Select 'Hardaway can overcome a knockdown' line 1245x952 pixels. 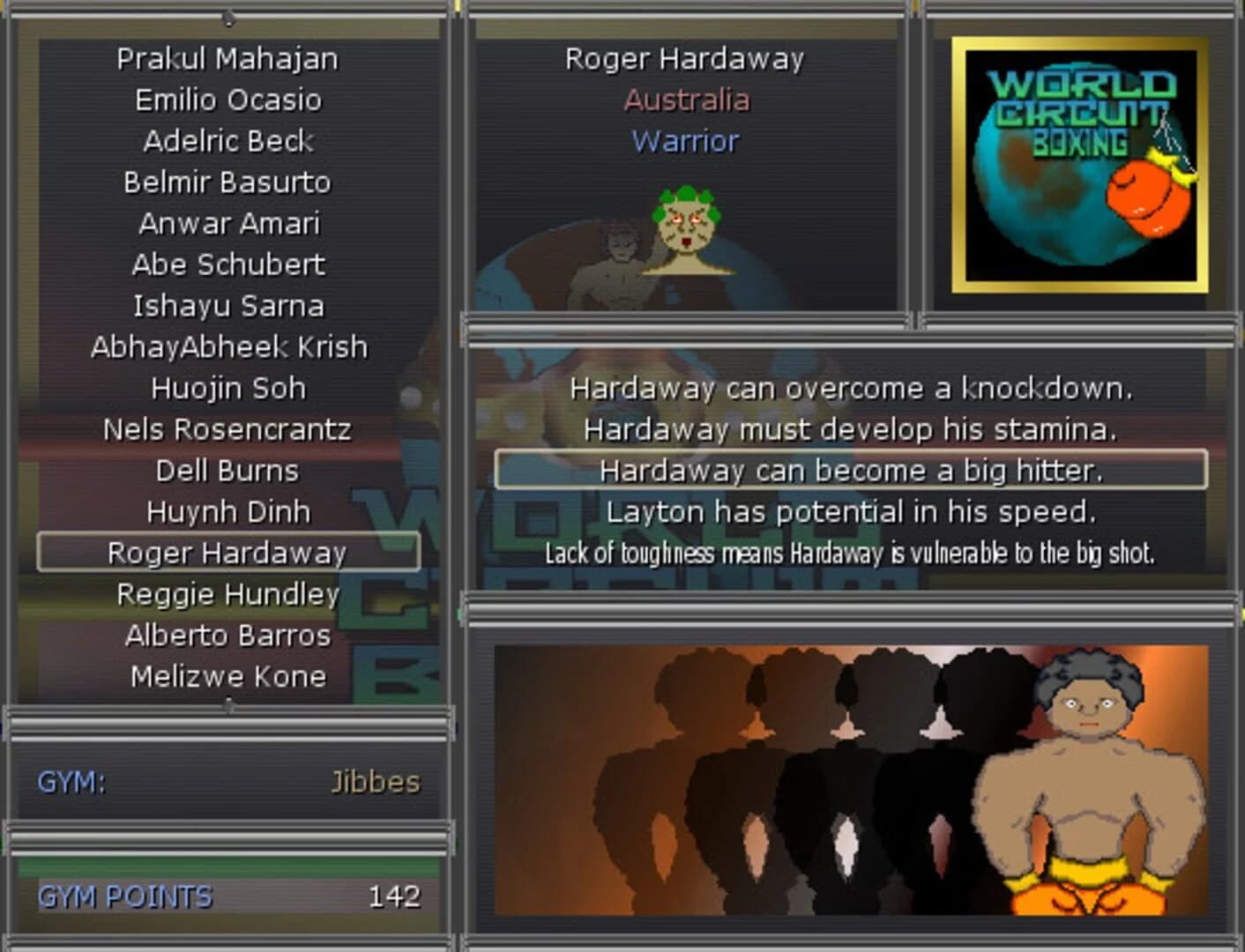pos(849,388)
